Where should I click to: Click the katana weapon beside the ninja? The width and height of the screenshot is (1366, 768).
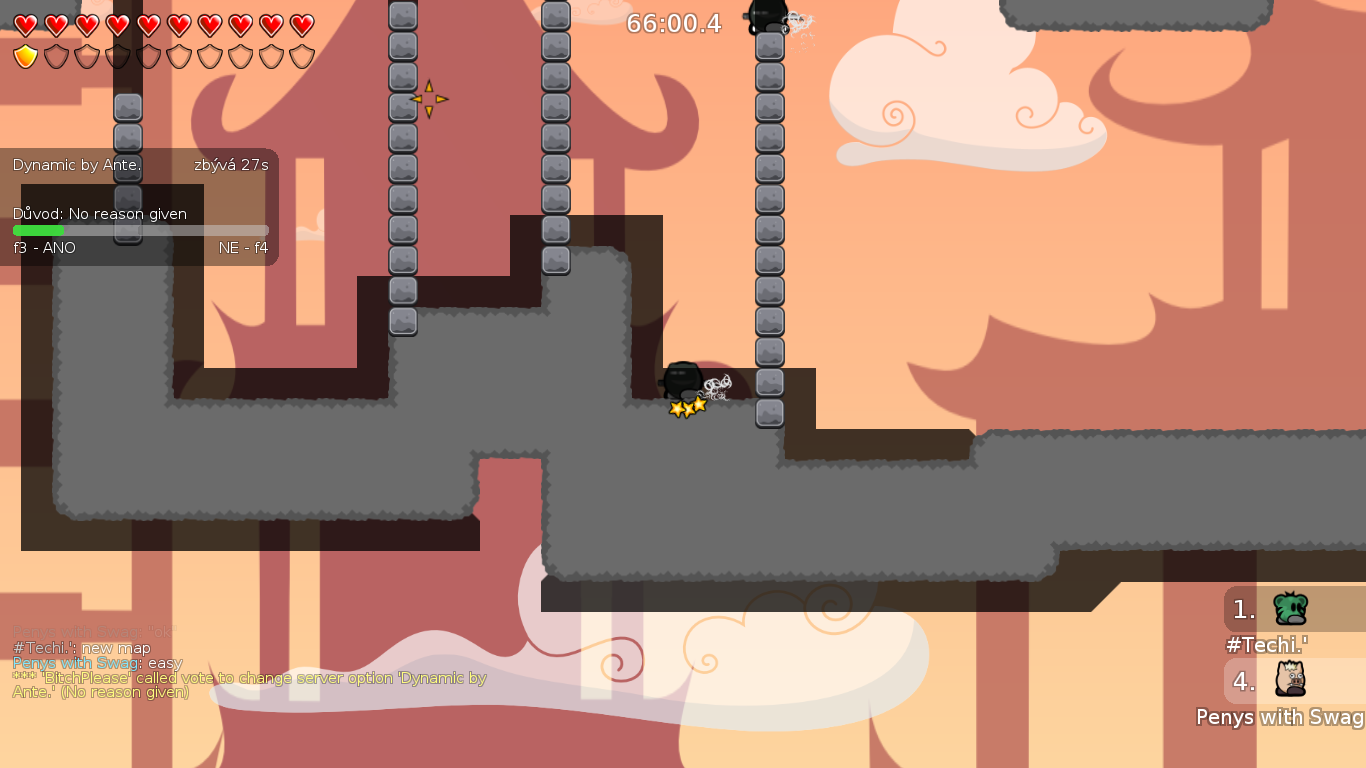coord(718,385)
